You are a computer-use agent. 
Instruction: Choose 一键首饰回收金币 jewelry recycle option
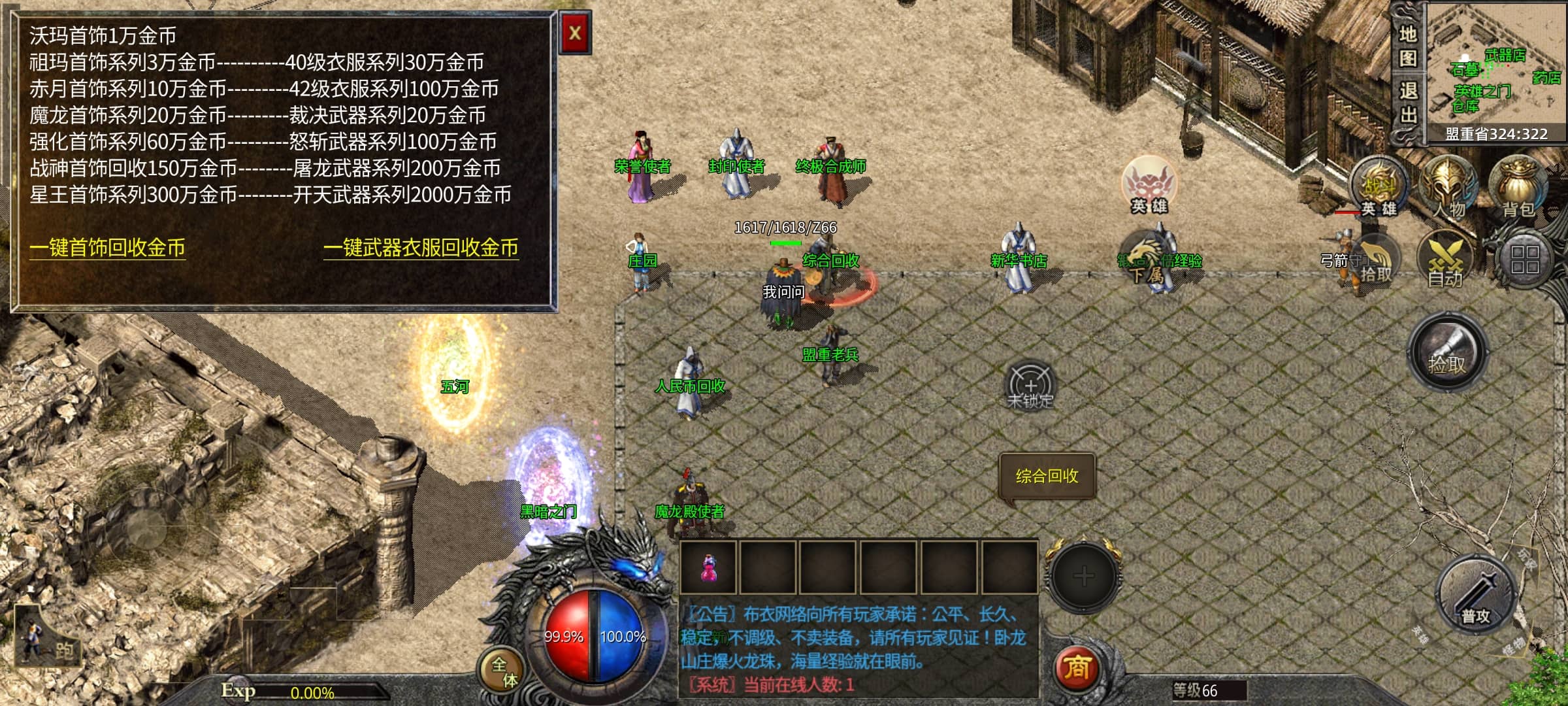click(x=108, y=248)
